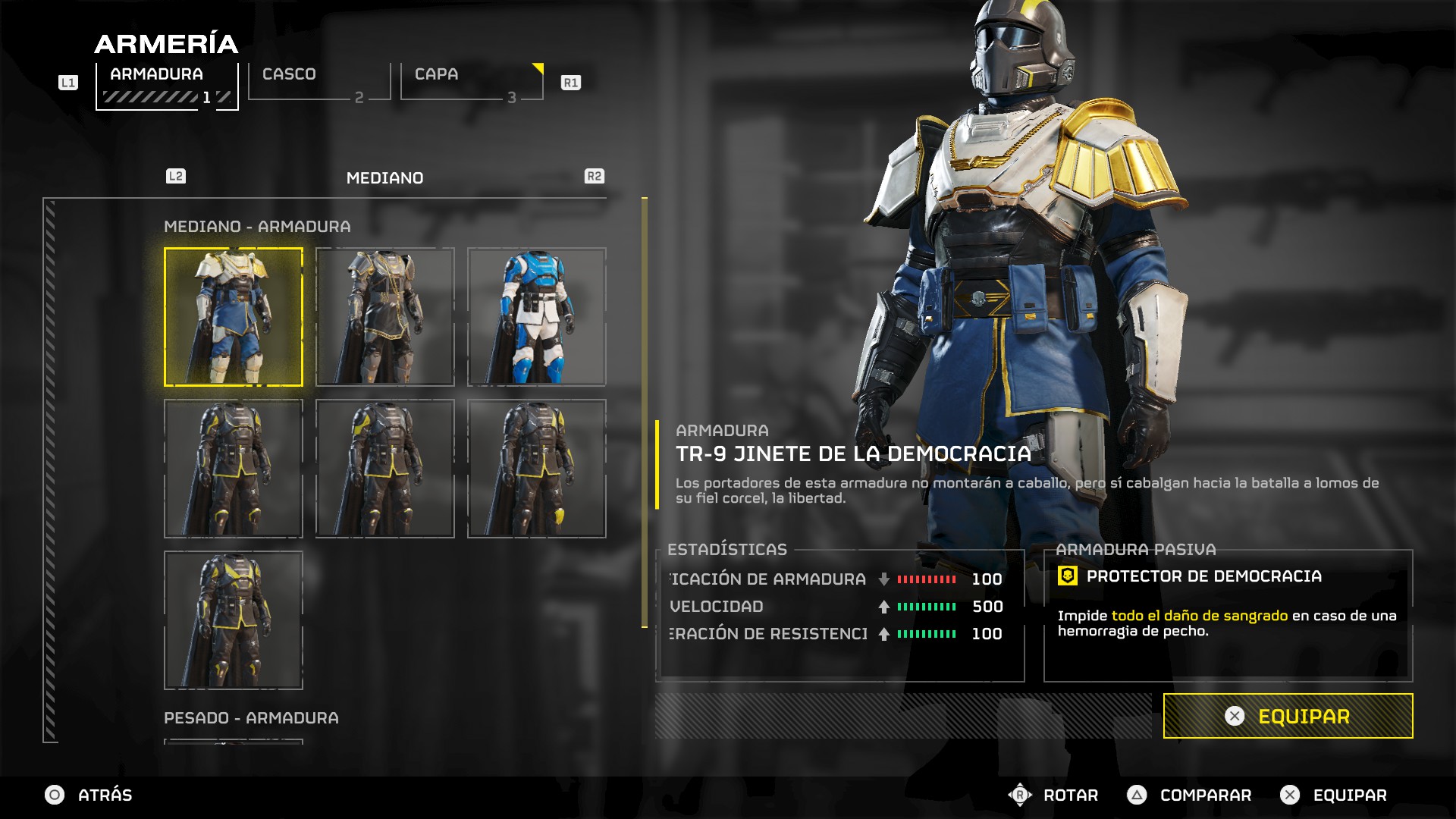Open the CAPA tab
Viewport: 1456px width, 819px height.
pyautogui.click(x=471, y=82)
